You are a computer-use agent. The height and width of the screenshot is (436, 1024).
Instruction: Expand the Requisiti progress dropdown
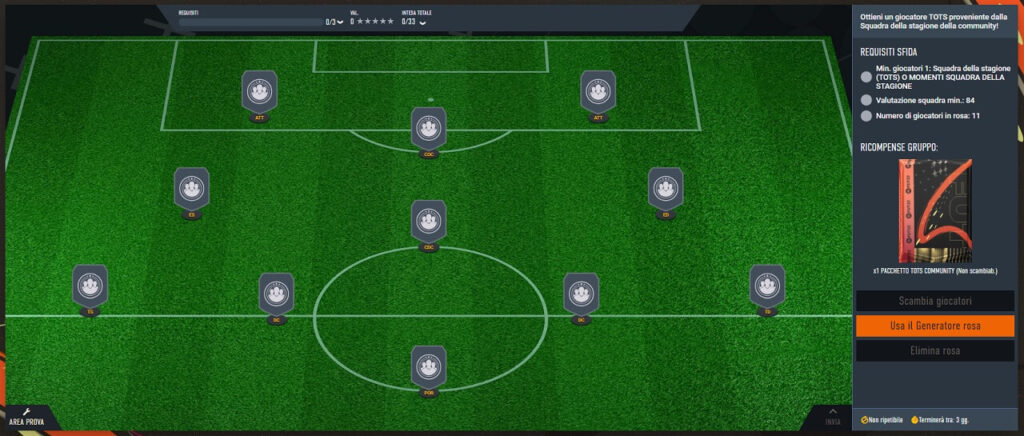(341, 21)
